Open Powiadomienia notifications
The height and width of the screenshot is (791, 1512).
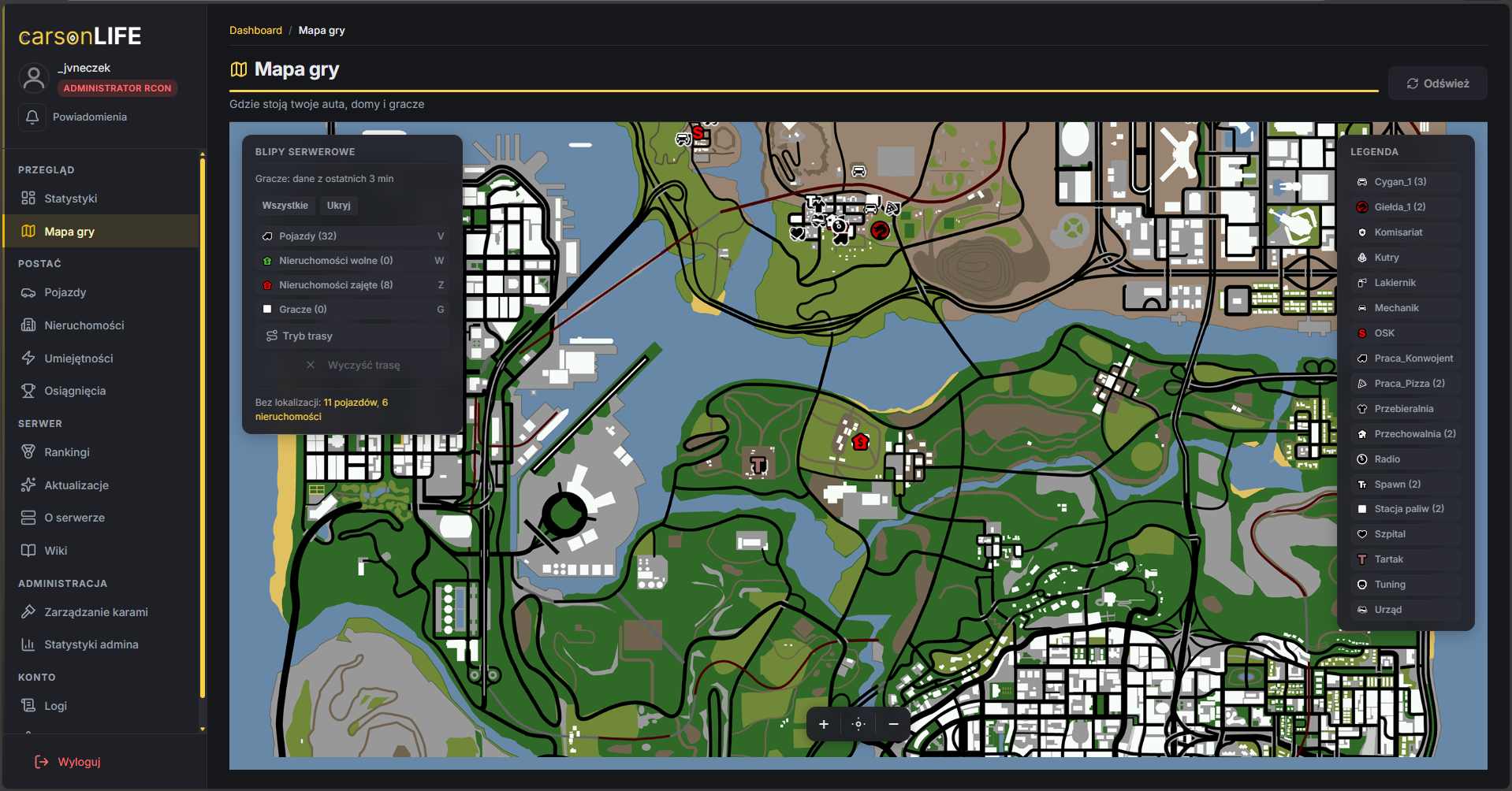coord(89,117)
